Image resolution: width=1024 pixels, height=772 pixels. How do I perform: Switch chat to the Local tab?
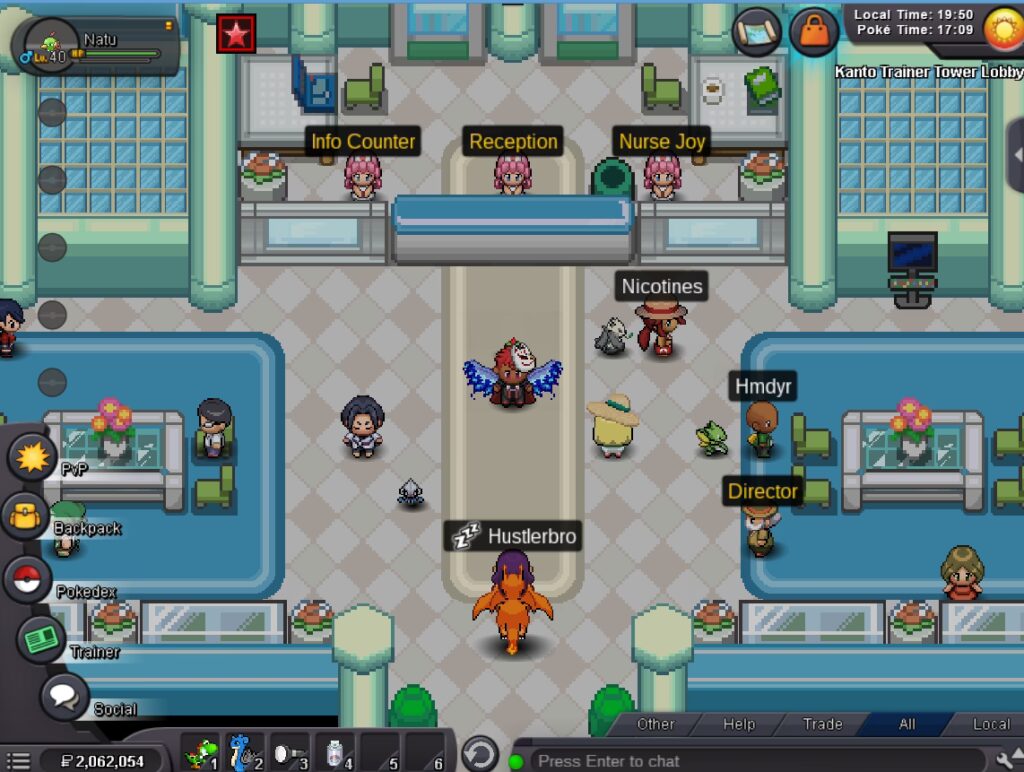[x=991, y=724]
